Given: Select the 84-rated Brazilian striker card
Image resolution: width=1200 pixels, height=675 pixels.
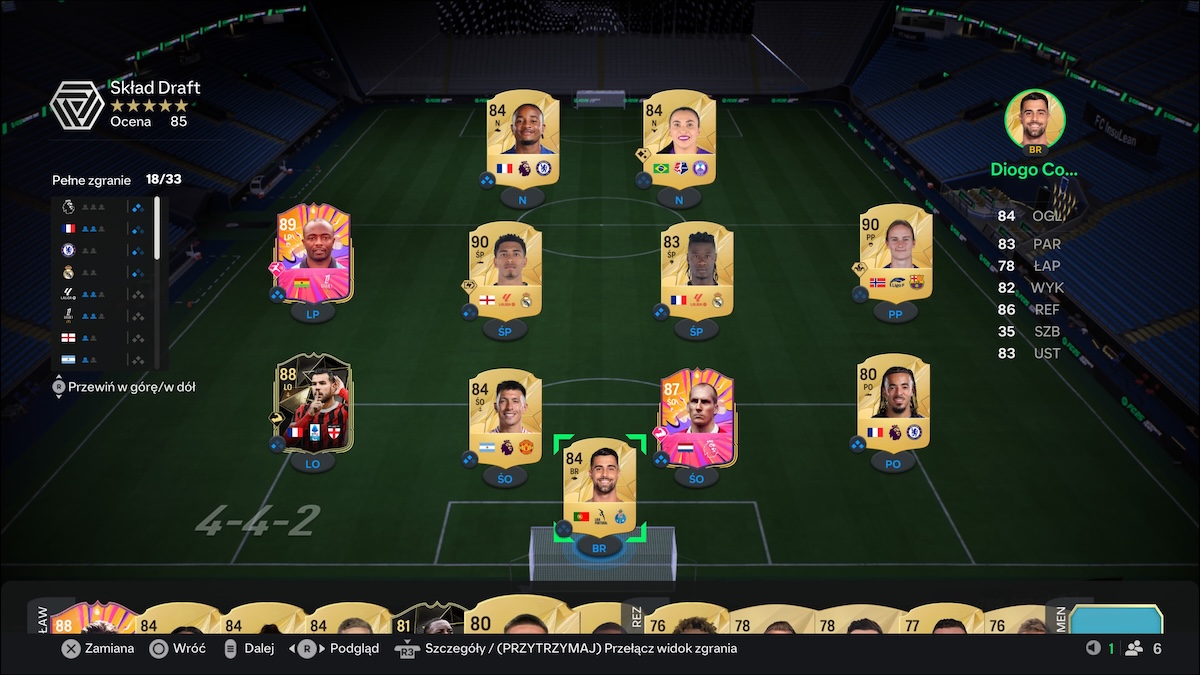Looking at the screenshot, I should coord(679,136).
